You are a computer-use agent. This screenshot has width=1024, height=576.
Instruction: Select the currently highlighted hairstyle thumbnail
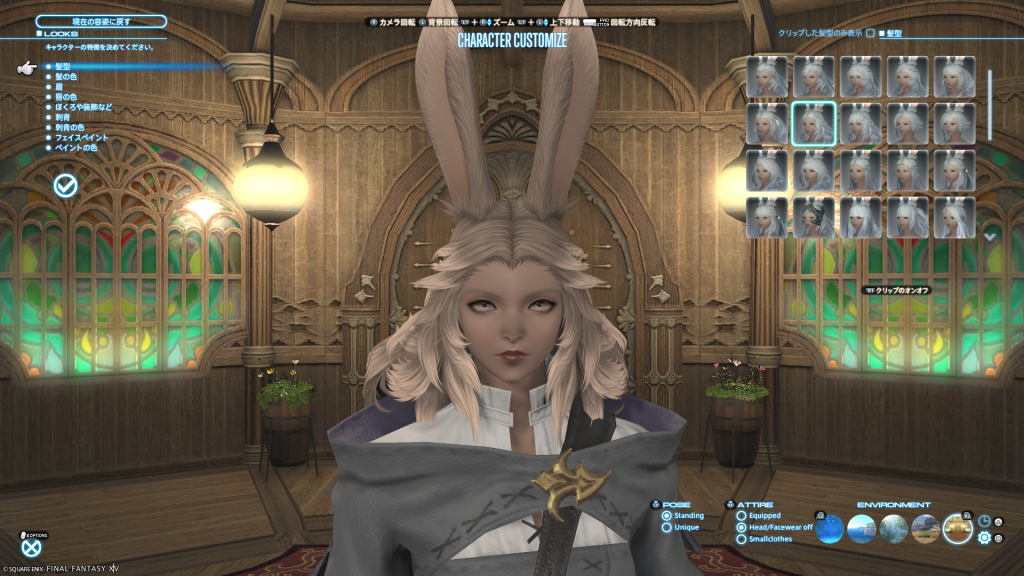coord(814,124)
